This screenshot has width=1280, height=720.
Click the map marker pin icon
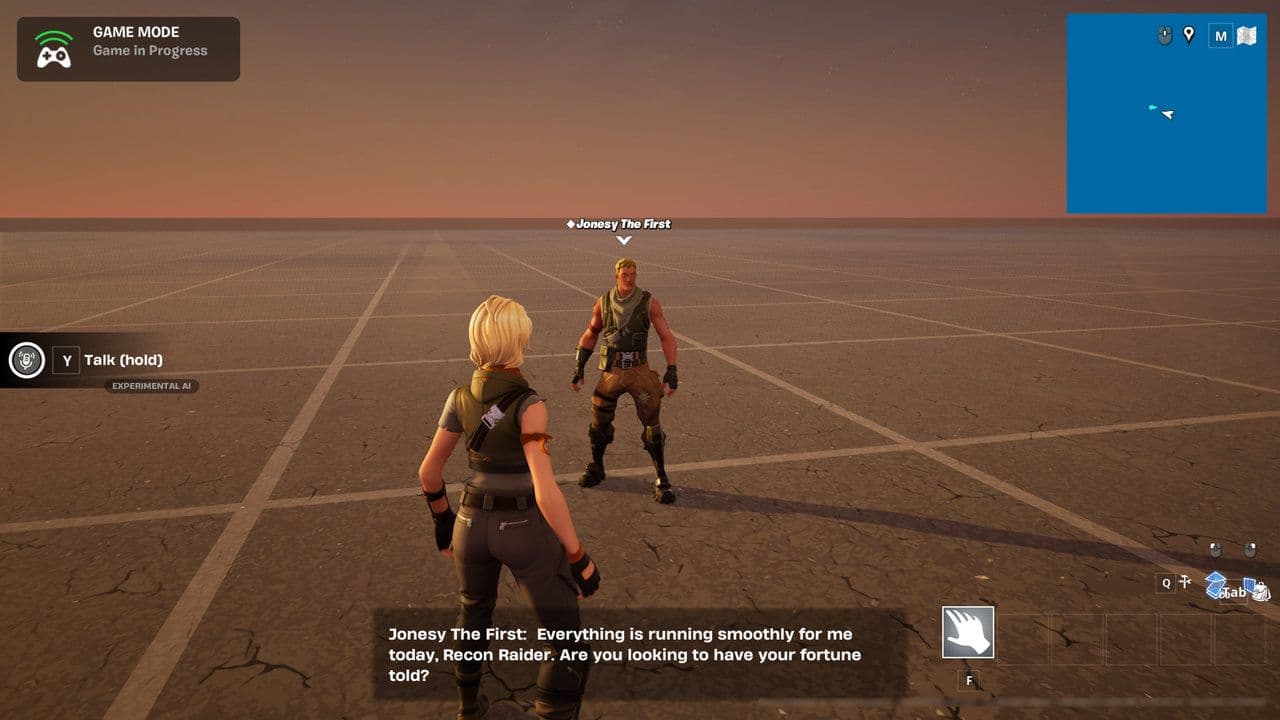click(x=1189, y=35)
